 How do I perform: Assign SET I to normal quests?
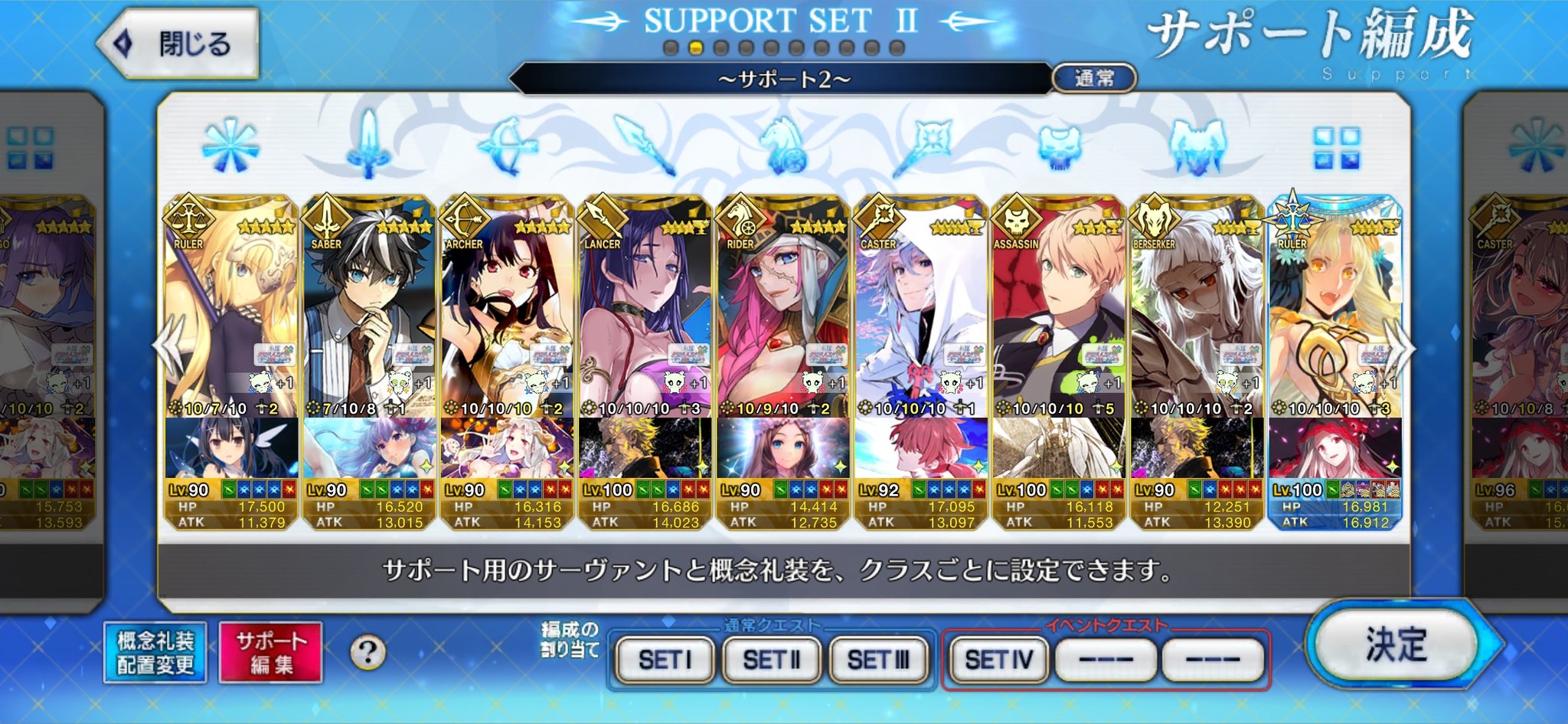coord(665,659)
